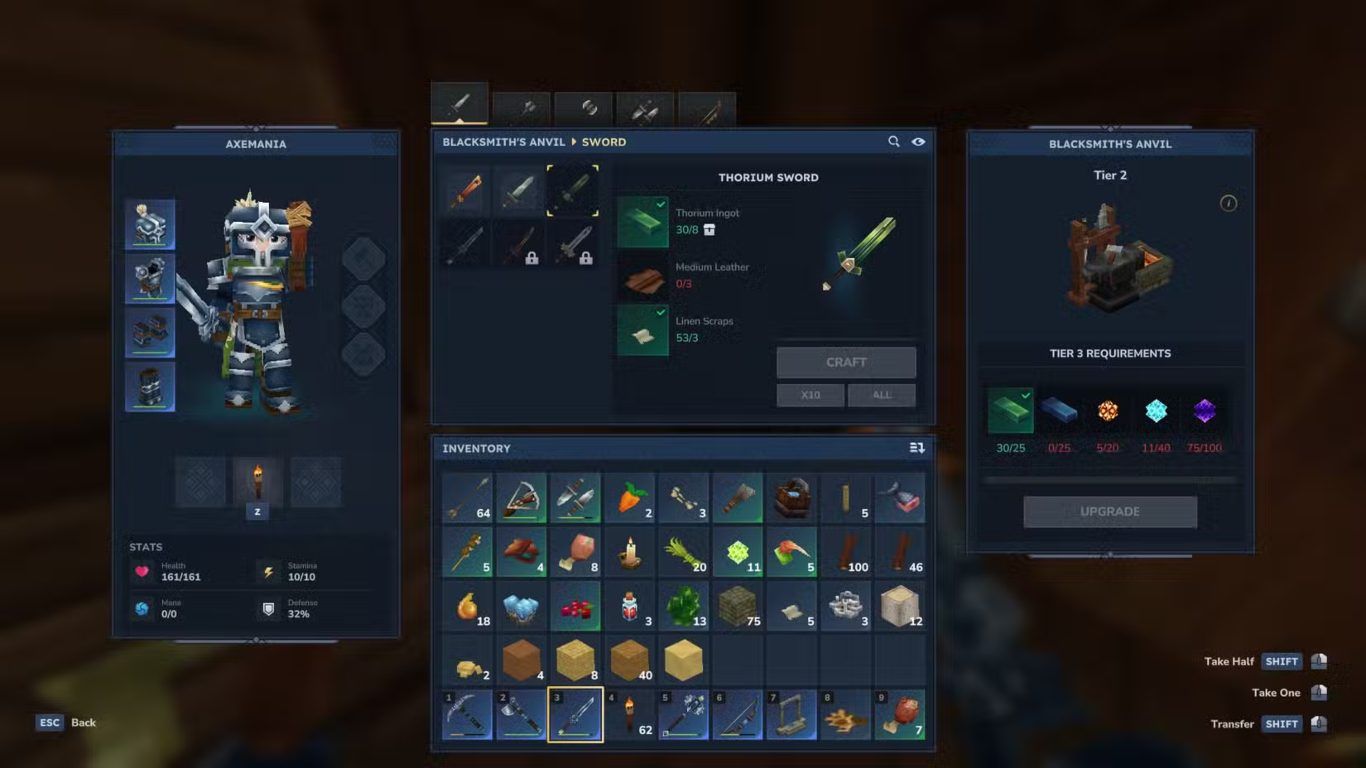The image size is (1366, 768).
Task: Choose the Medium Leather ingredient slot
Action: (642, 276)
